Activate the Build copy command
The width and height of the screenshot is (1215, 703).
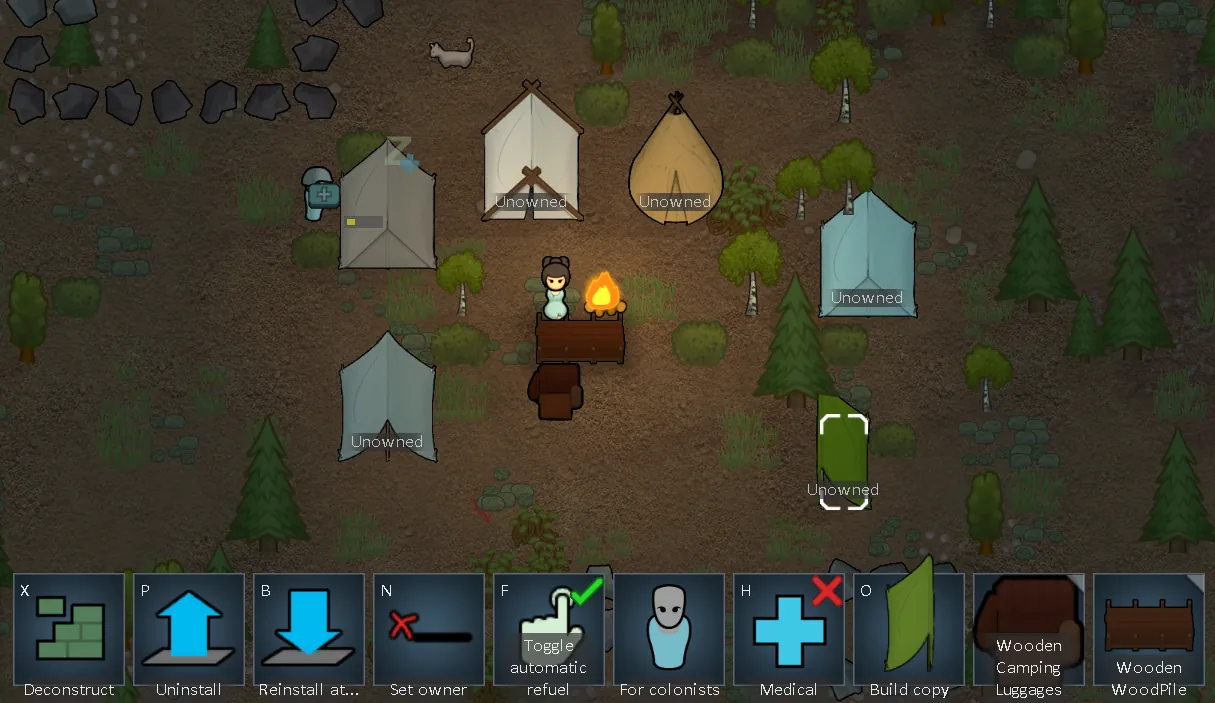pyautogui.click(x=909, y=629)
